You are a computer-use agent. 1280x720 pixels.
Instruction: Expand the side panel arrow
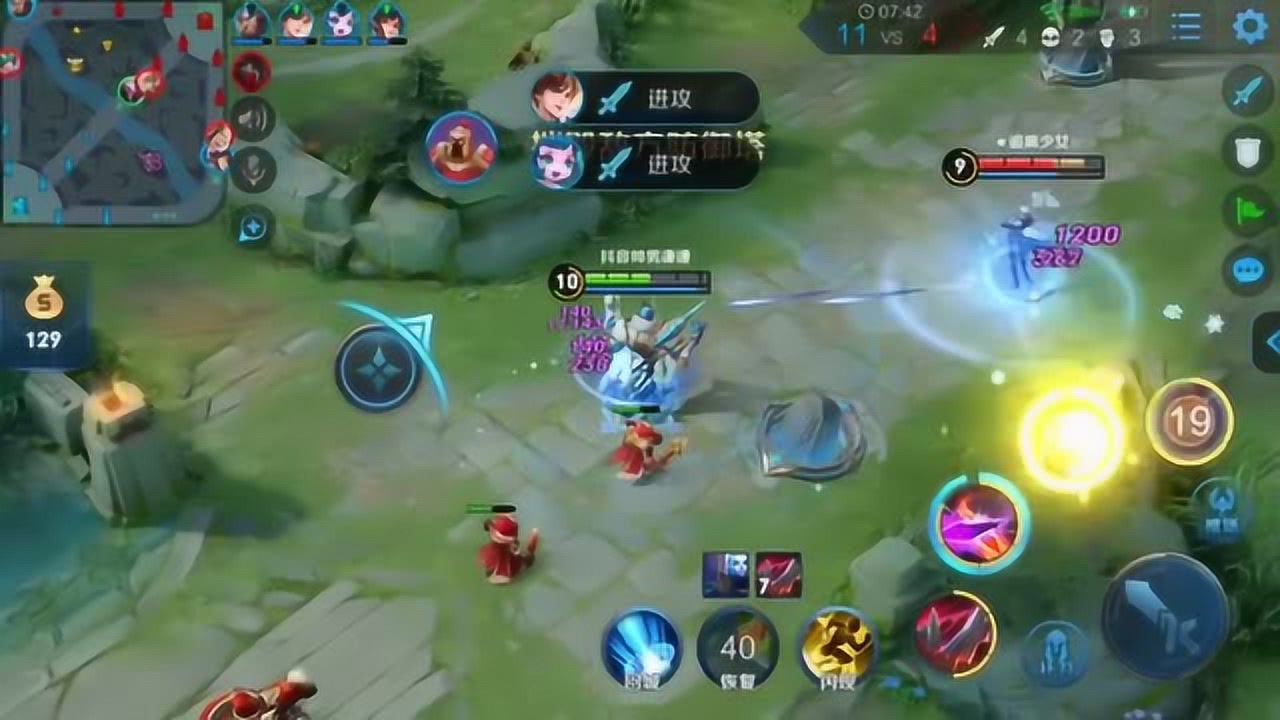point(1268,342)
